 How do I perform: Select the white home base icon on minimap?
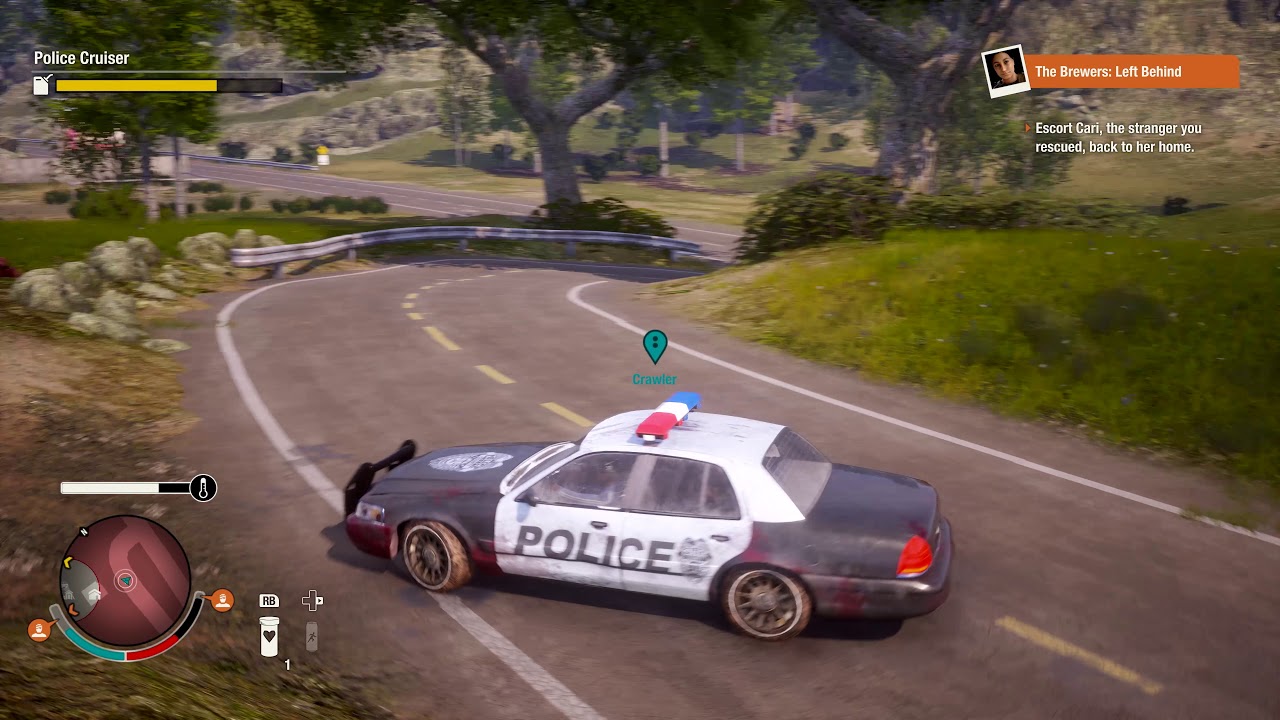(94, 591)
